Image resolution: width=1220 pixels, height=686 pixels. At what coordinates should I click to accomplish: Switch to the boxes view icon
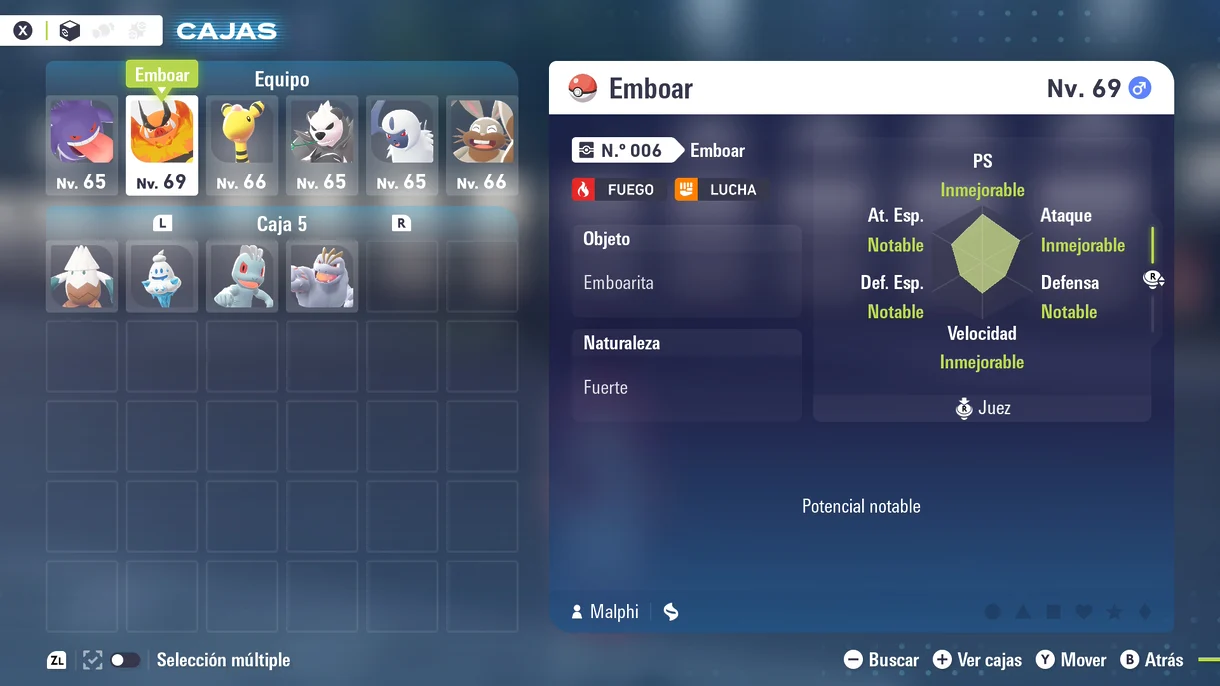coord(70,31)
